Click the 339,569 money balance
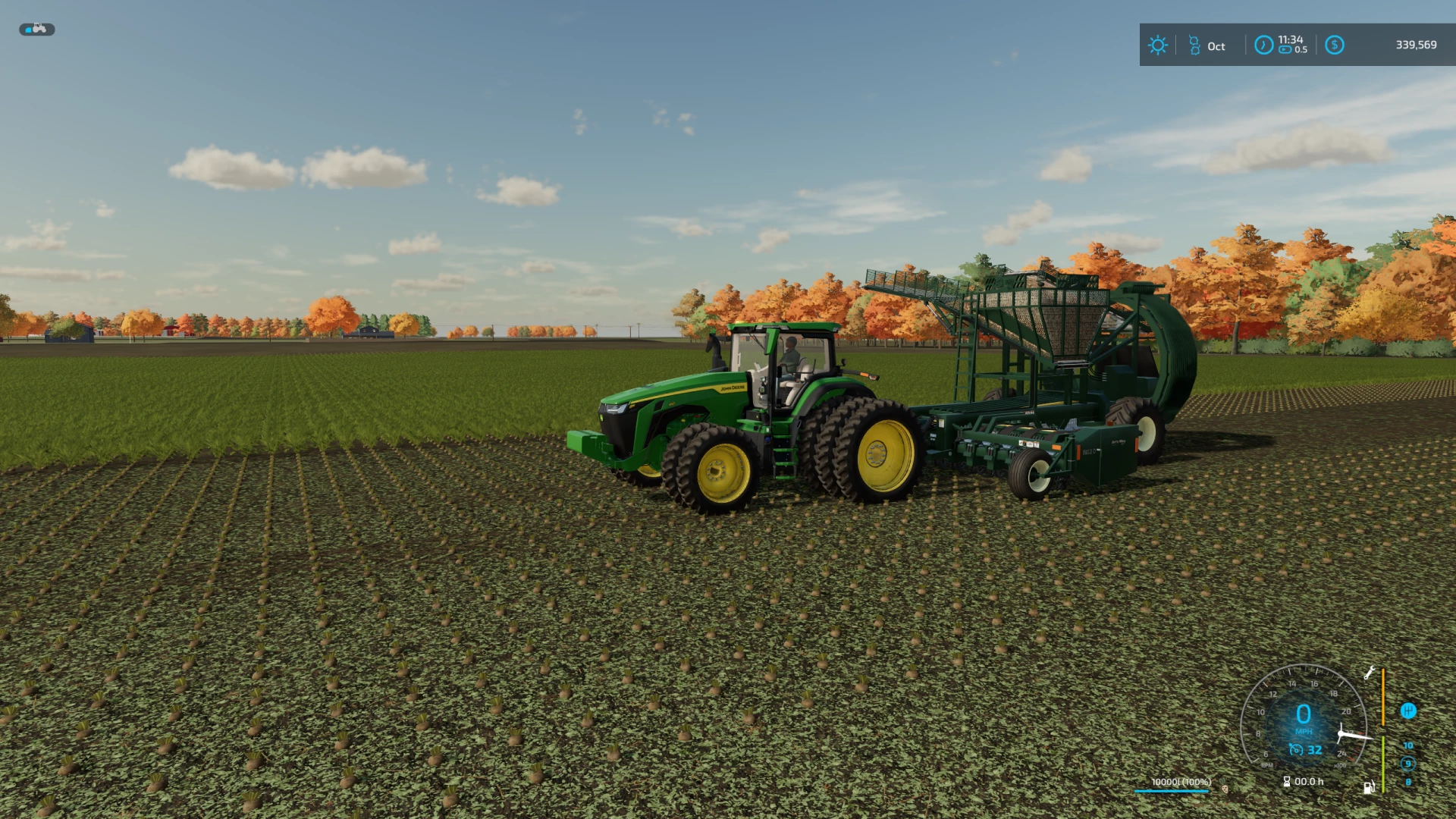This screenshot has height=819, width=1456. [1416, 45]
